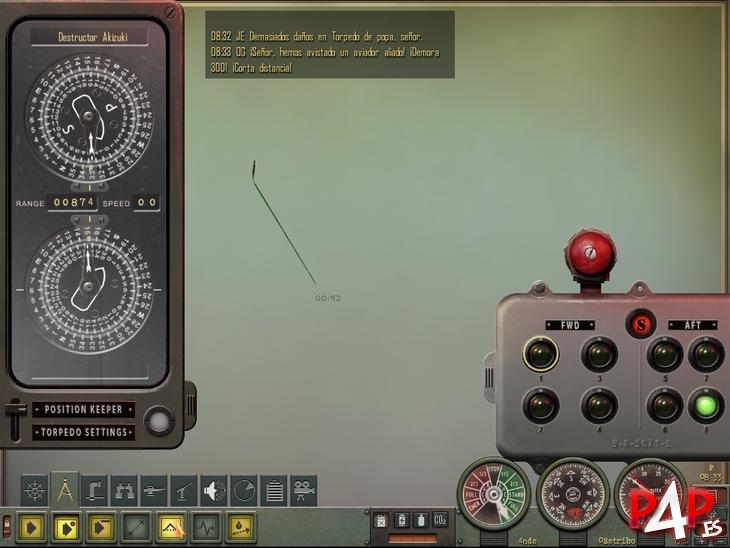
Task: Select the lit green aft tube 8
Action: [706, 405]
